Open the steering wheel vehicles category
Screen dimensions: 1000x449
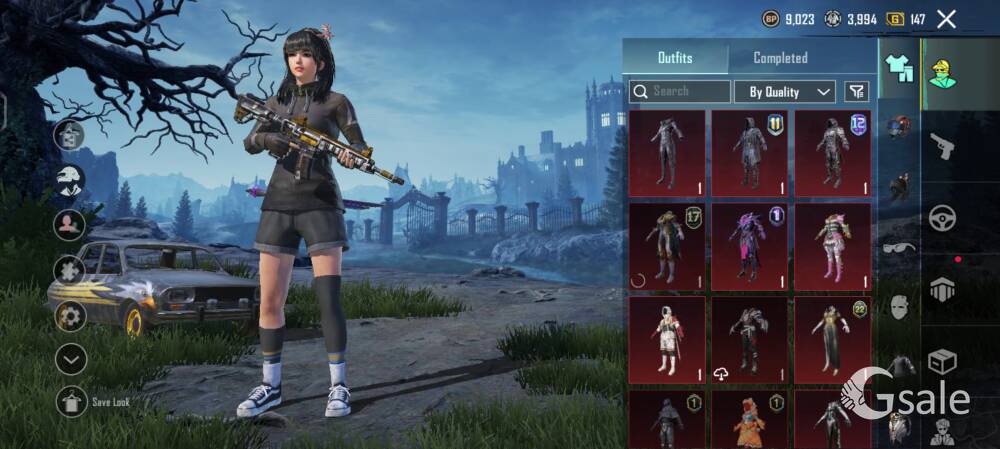(x=942, y=218)
